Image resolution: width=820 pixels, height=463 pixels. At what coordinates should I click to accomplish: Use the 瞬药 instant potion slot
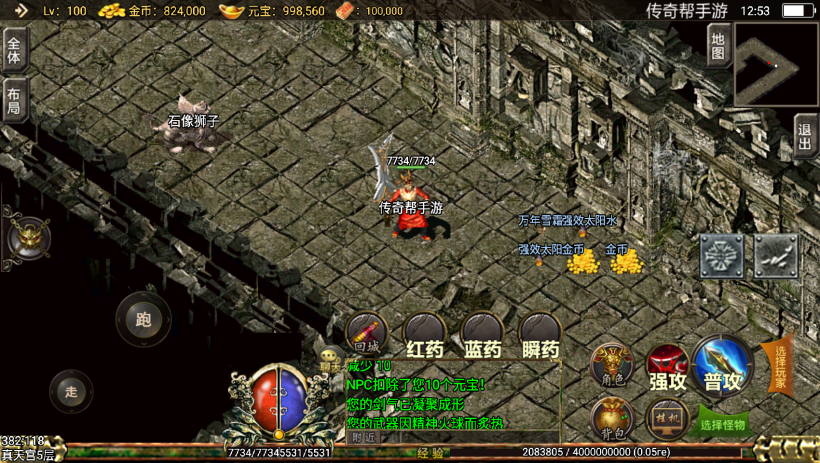(x=540, y=335)
